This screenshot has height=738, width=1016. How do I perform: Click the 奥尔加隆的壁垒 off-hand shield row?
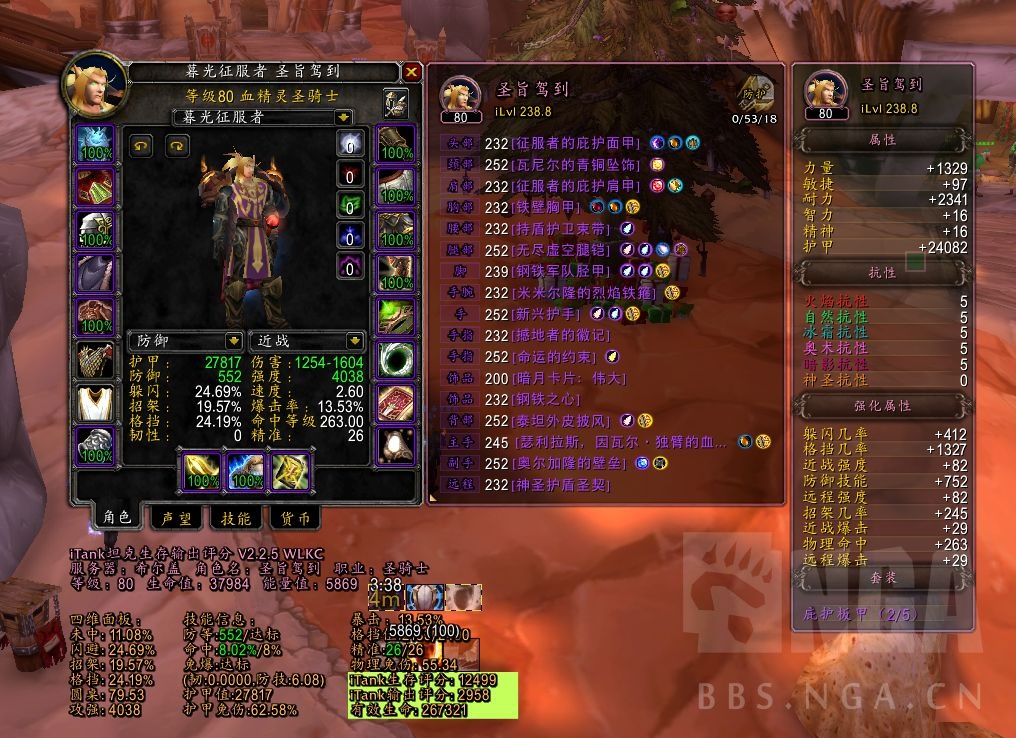point(566,463)
